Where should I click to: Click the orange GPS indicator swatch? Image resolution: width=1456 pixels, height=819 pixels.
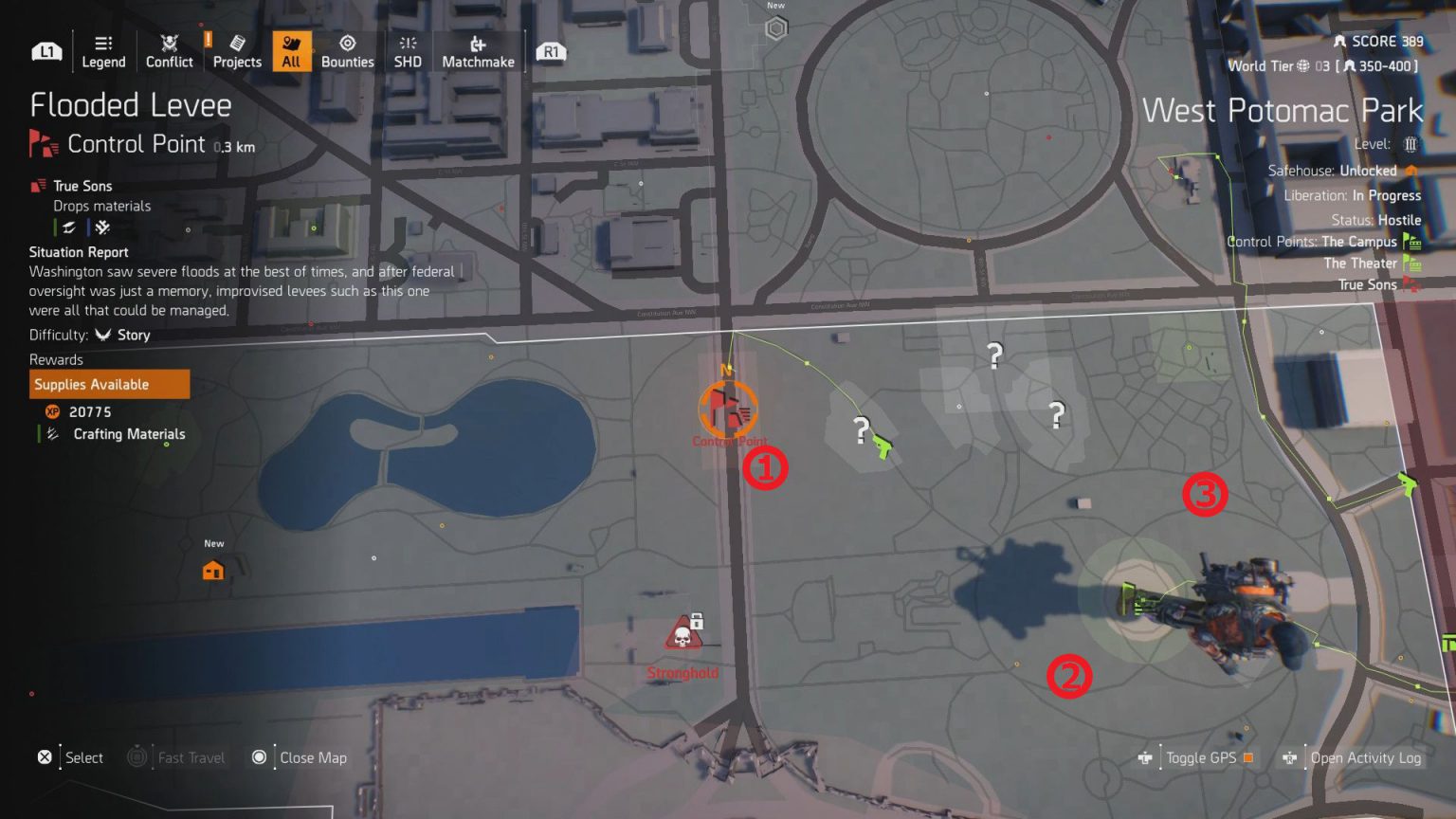pyautogui.click(x=1247, y=757)
